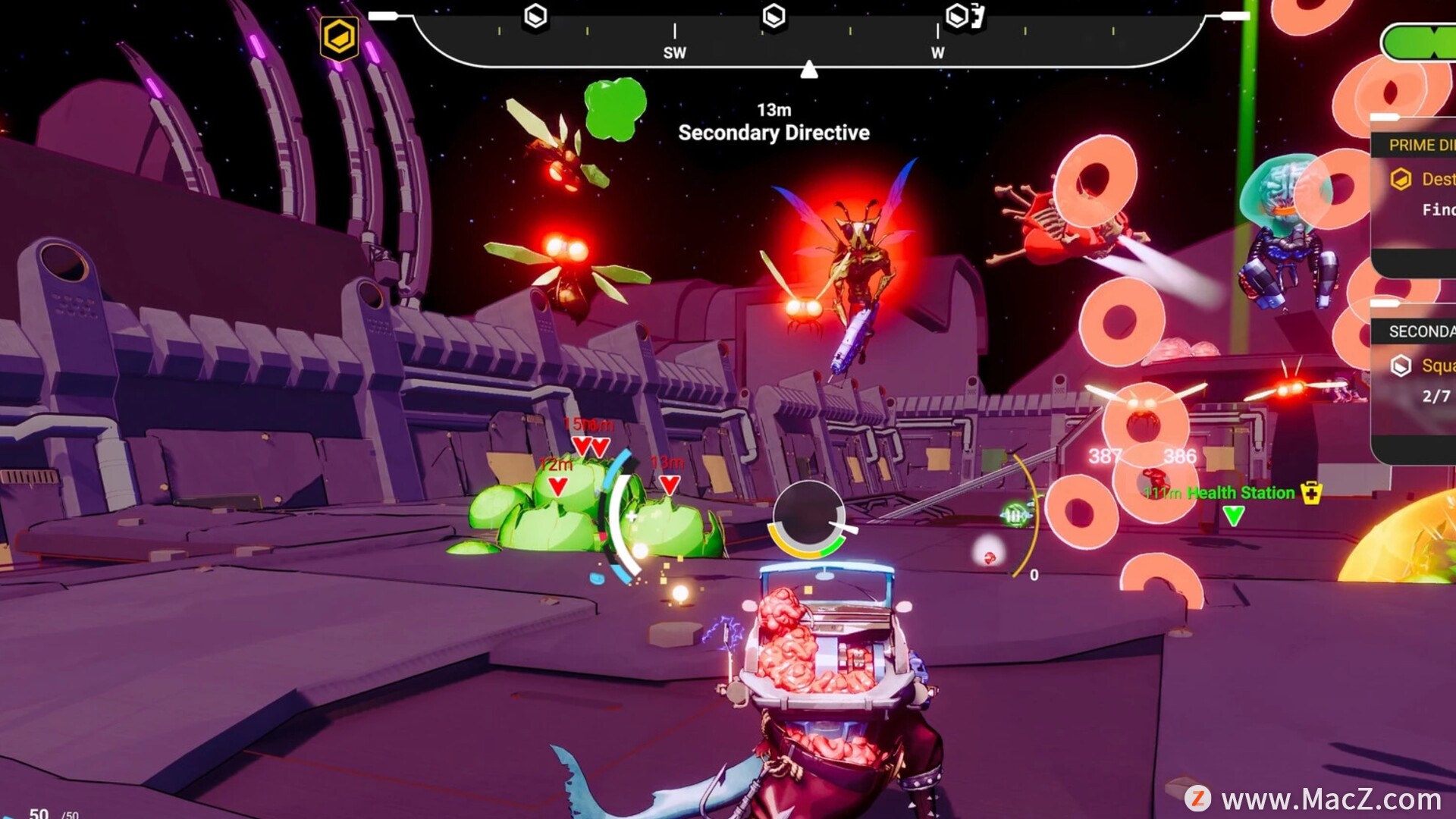
Task: Select the yellow hexagon prime directive marker
Action: [x=339, y=37]
